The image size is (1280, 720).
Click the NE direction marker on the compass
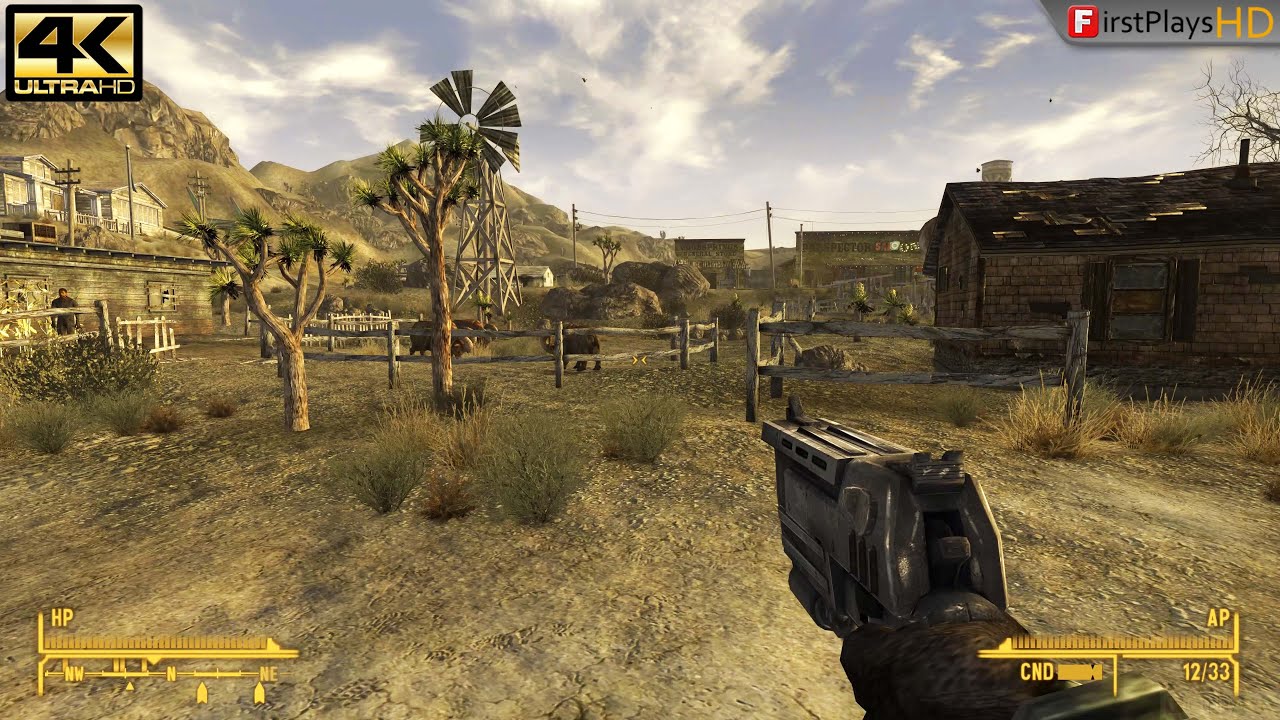[x=268, y=673]
